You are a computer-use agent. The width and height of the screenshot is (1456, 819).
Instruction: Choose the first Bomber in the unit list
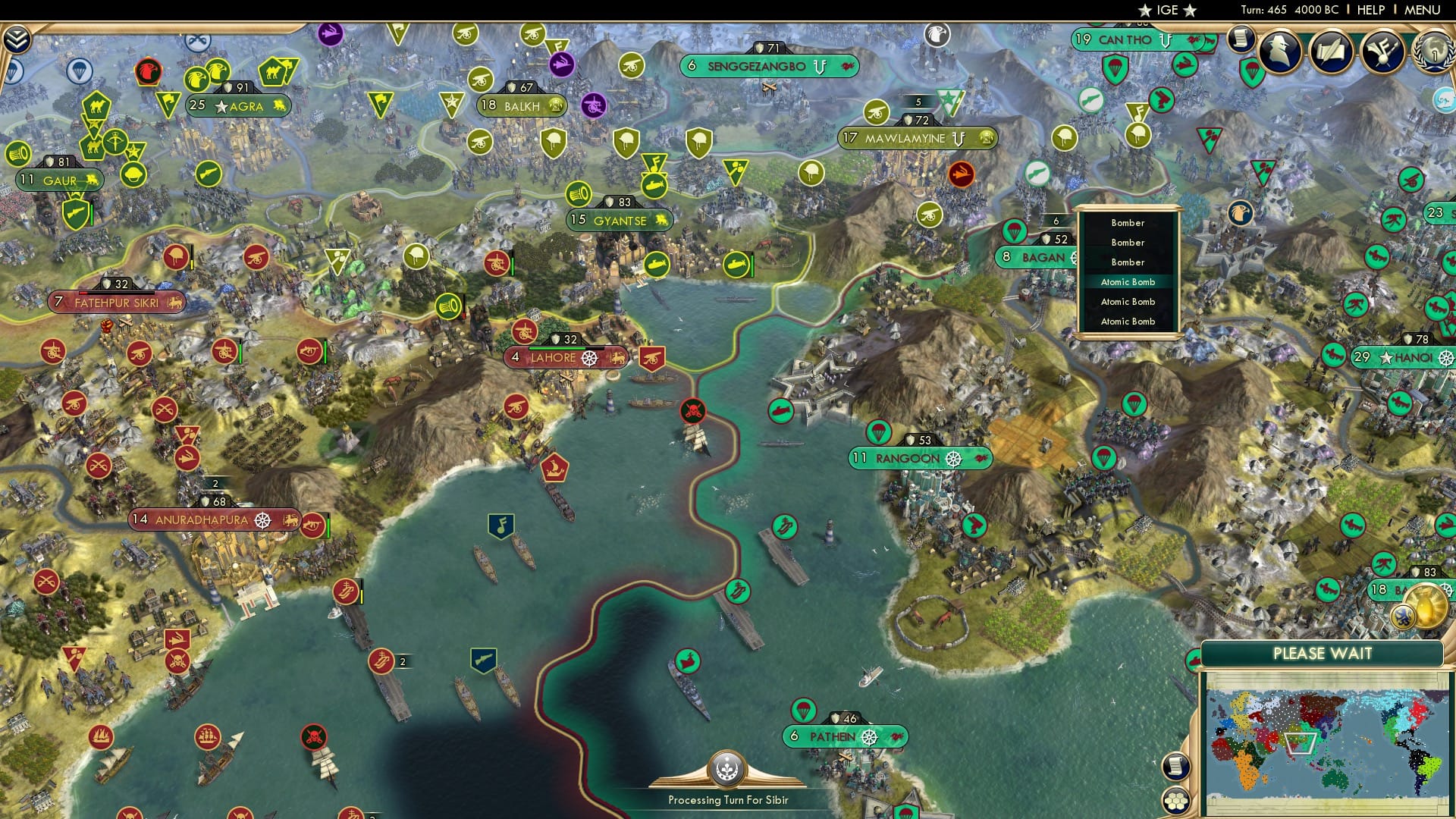[1128, 222]
